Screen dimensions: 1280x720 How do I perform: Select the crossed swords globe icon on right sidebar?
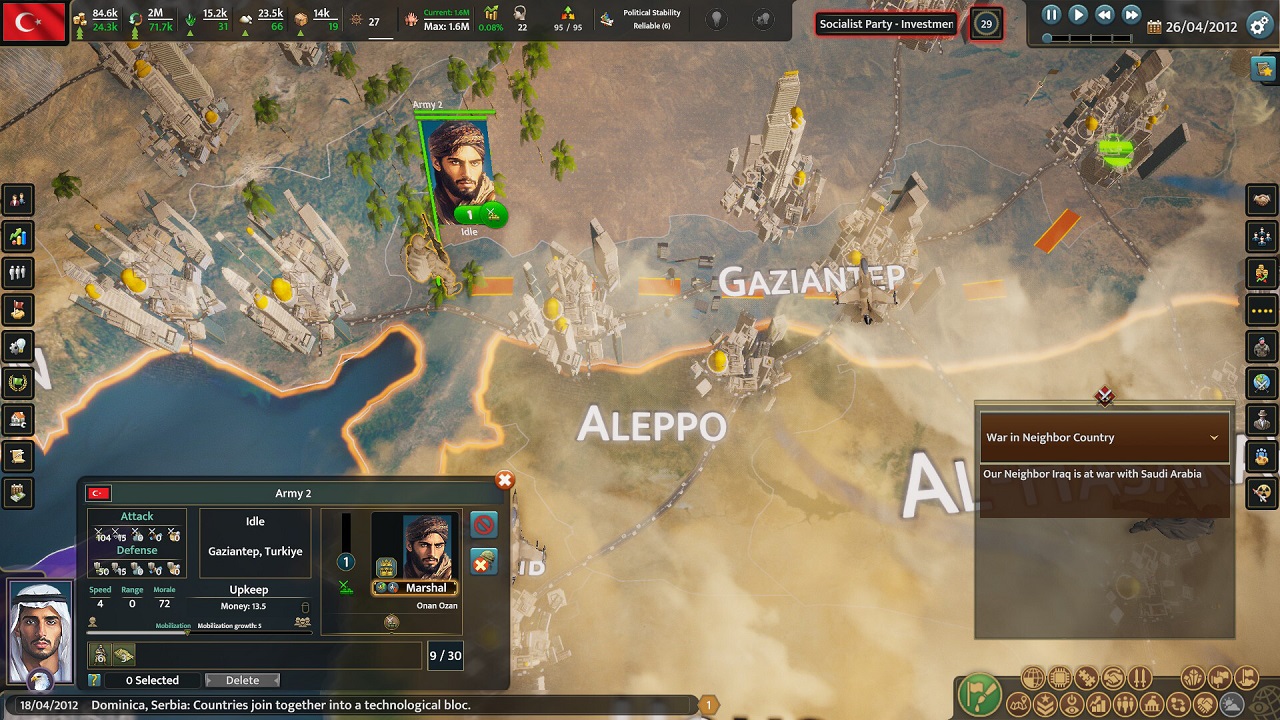click(1261, 383)
